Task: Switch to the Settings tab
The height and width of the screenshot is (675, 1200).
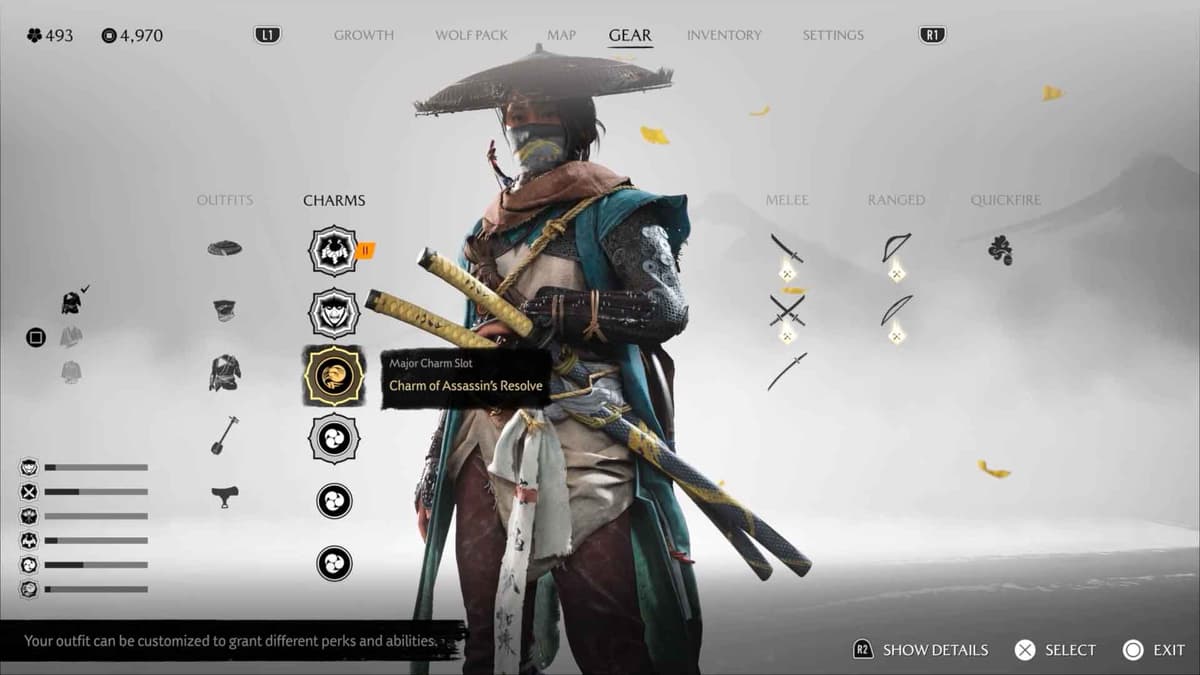Action: click(x=832, y=35)
